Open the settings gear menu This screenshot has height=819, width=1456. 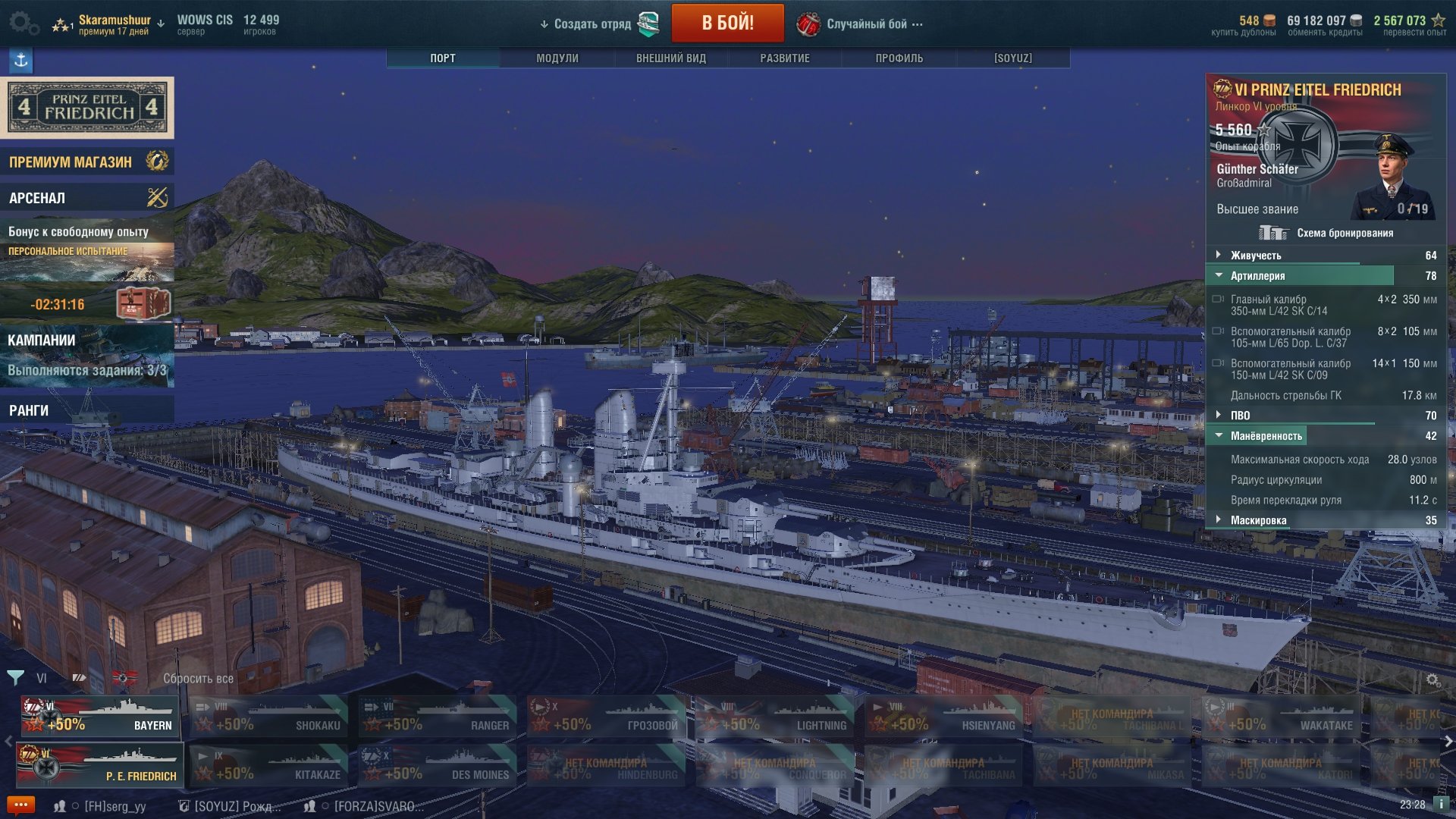(x=22, y=23)
